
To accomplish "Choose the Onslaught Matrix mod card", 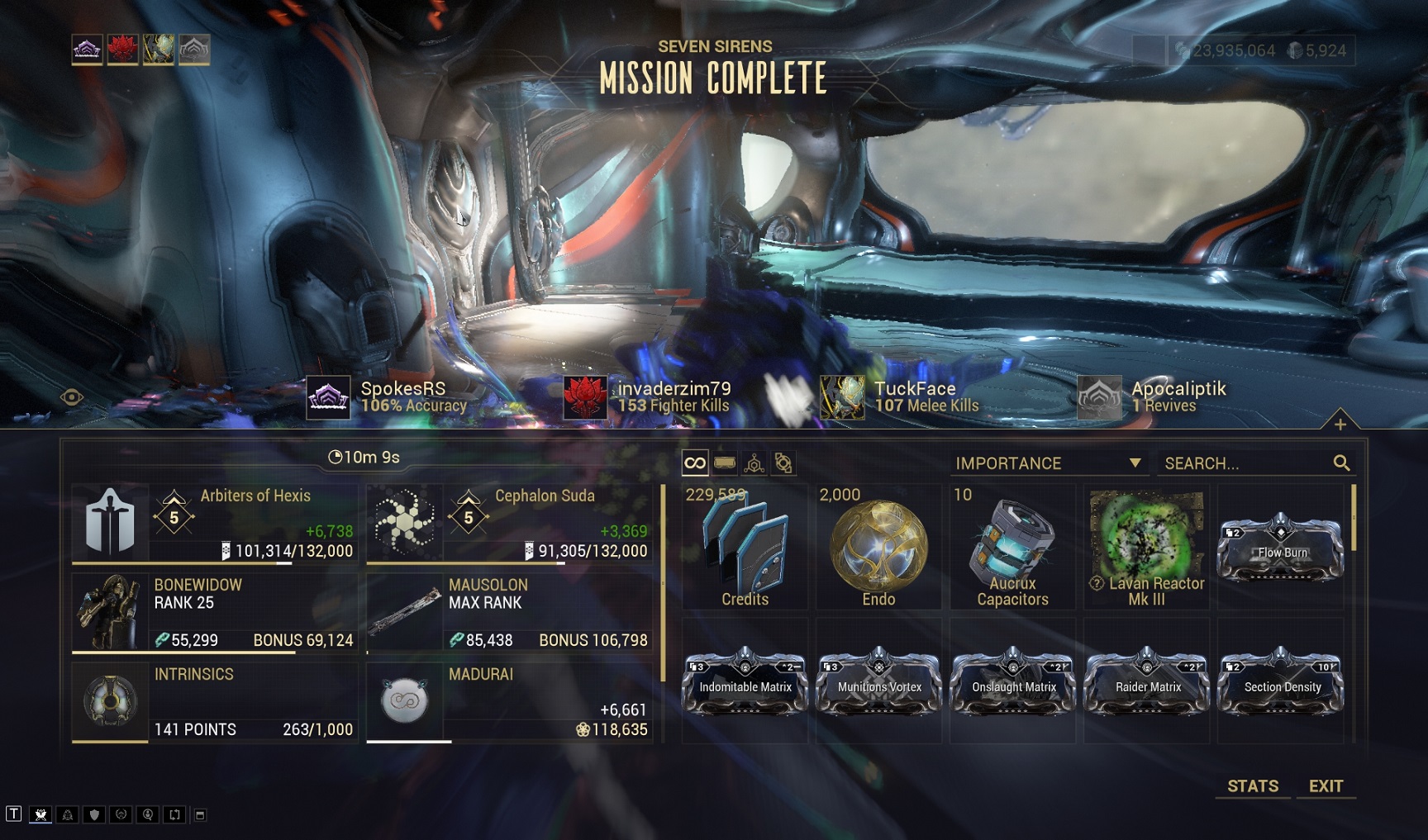I will tap(1012, 682).
